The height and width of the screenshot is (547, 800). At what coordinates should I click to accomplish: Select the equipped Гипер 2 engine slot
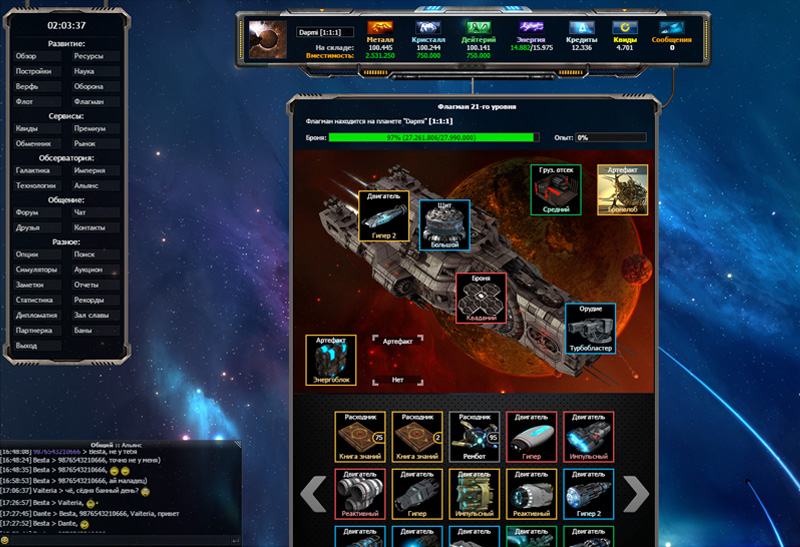[383, 215]
